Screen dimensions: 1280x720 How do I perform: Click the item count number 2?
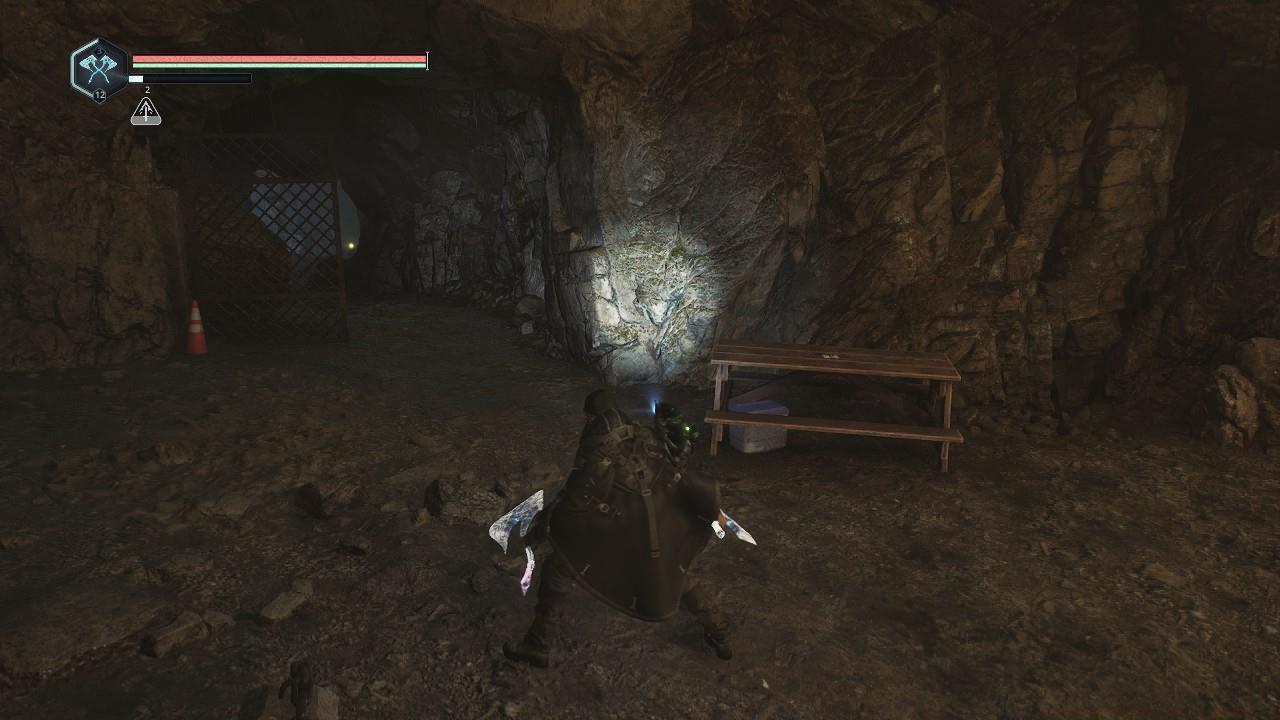coord(147,90)
